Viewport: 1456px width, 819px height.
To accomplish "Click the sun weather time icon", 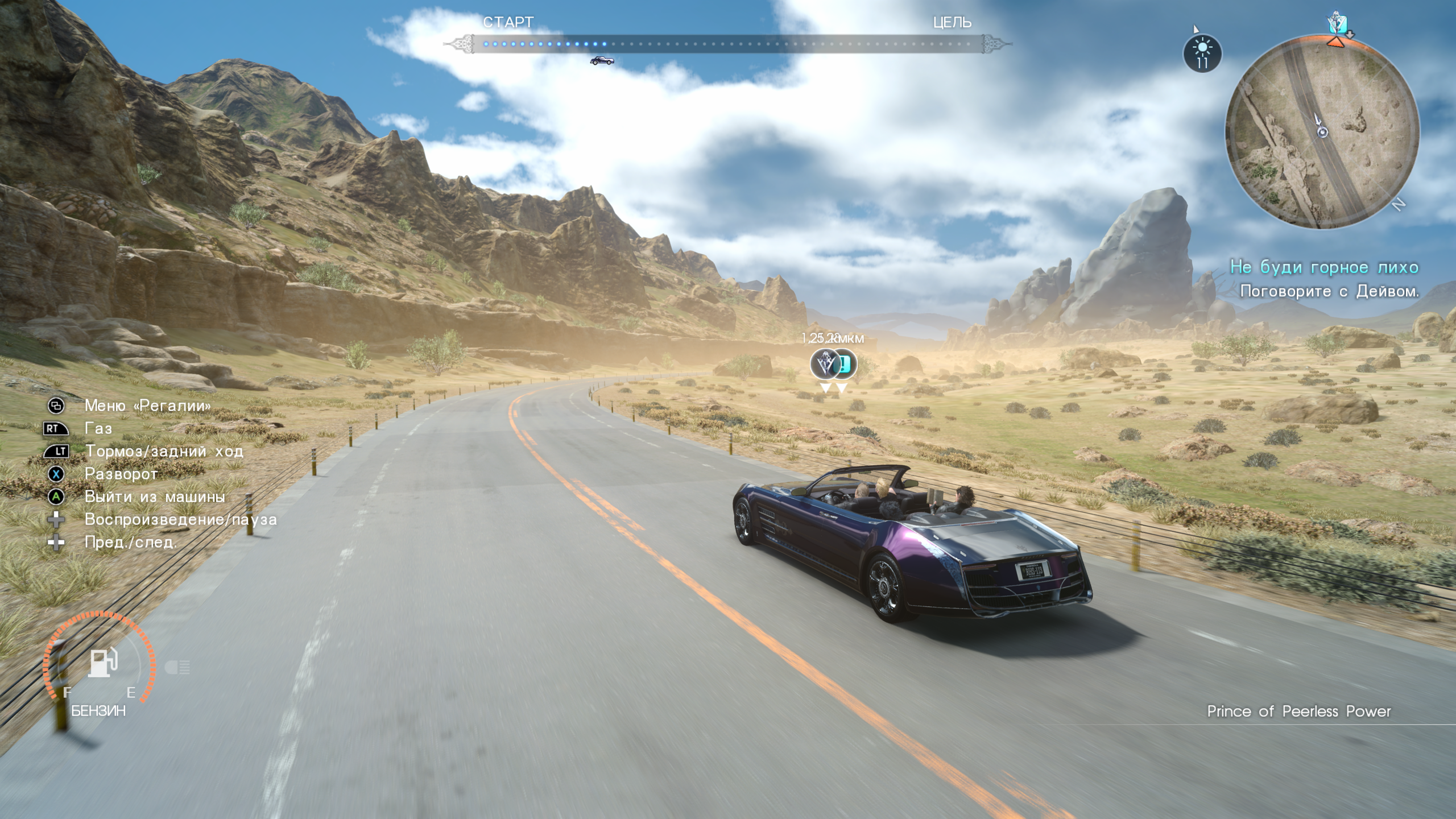I will [1202, 53].
